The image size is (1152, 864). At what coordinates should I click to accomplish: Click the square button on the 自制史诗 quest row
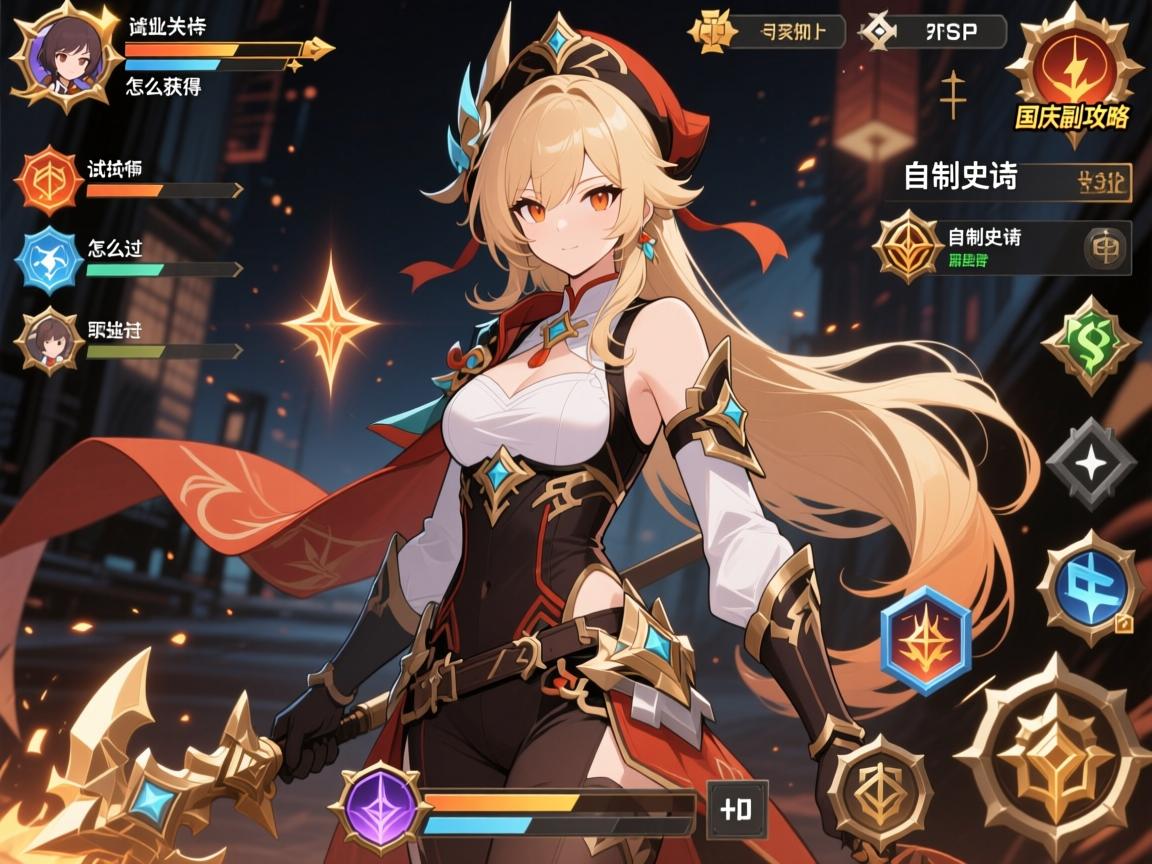pyautogui.click(x=1106, y=248)
